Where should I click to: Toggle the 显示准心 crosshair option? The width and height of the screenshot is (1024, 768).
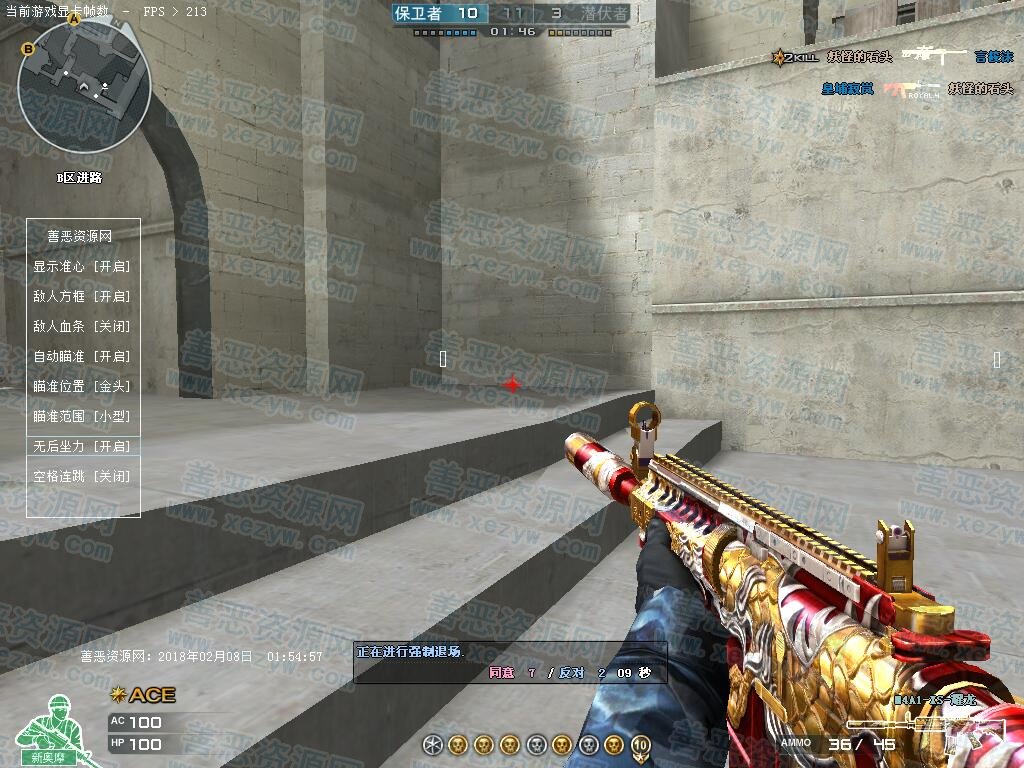[82, 267]
